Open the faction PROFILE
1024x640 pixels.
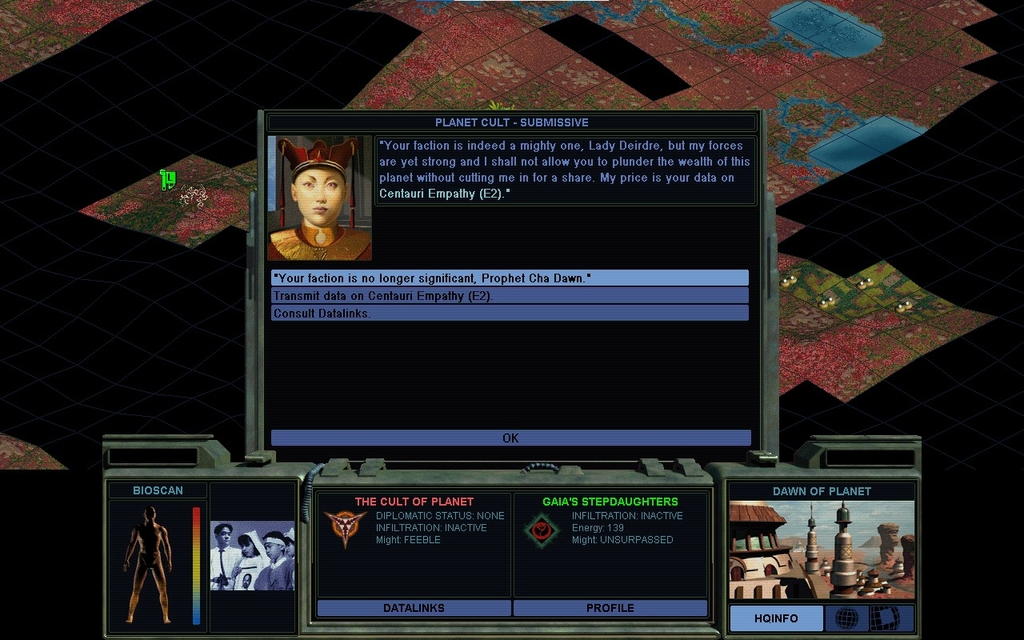pyautogui.click(x=610, y=608)
